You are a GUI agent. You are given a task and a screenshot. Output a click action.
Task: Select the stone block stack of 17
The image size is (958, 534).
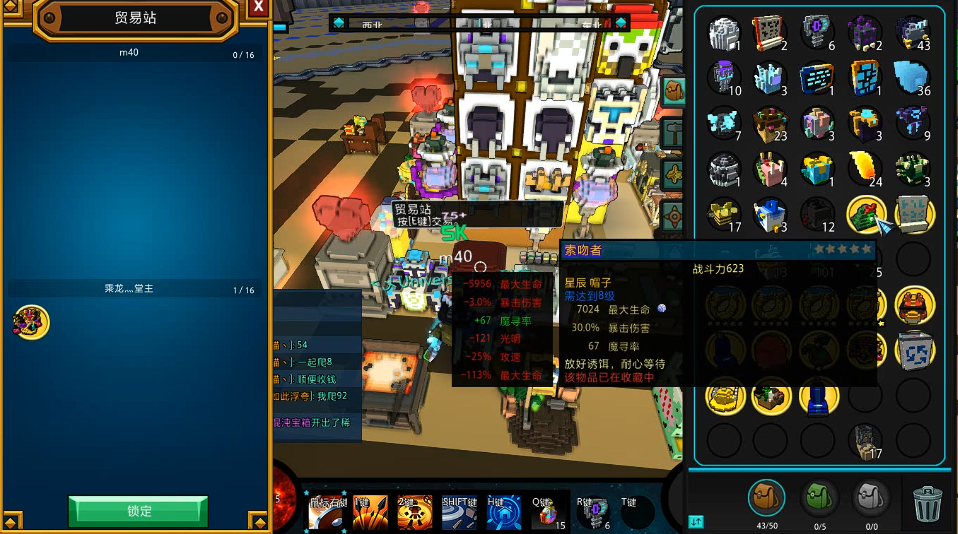pos(864,439)
